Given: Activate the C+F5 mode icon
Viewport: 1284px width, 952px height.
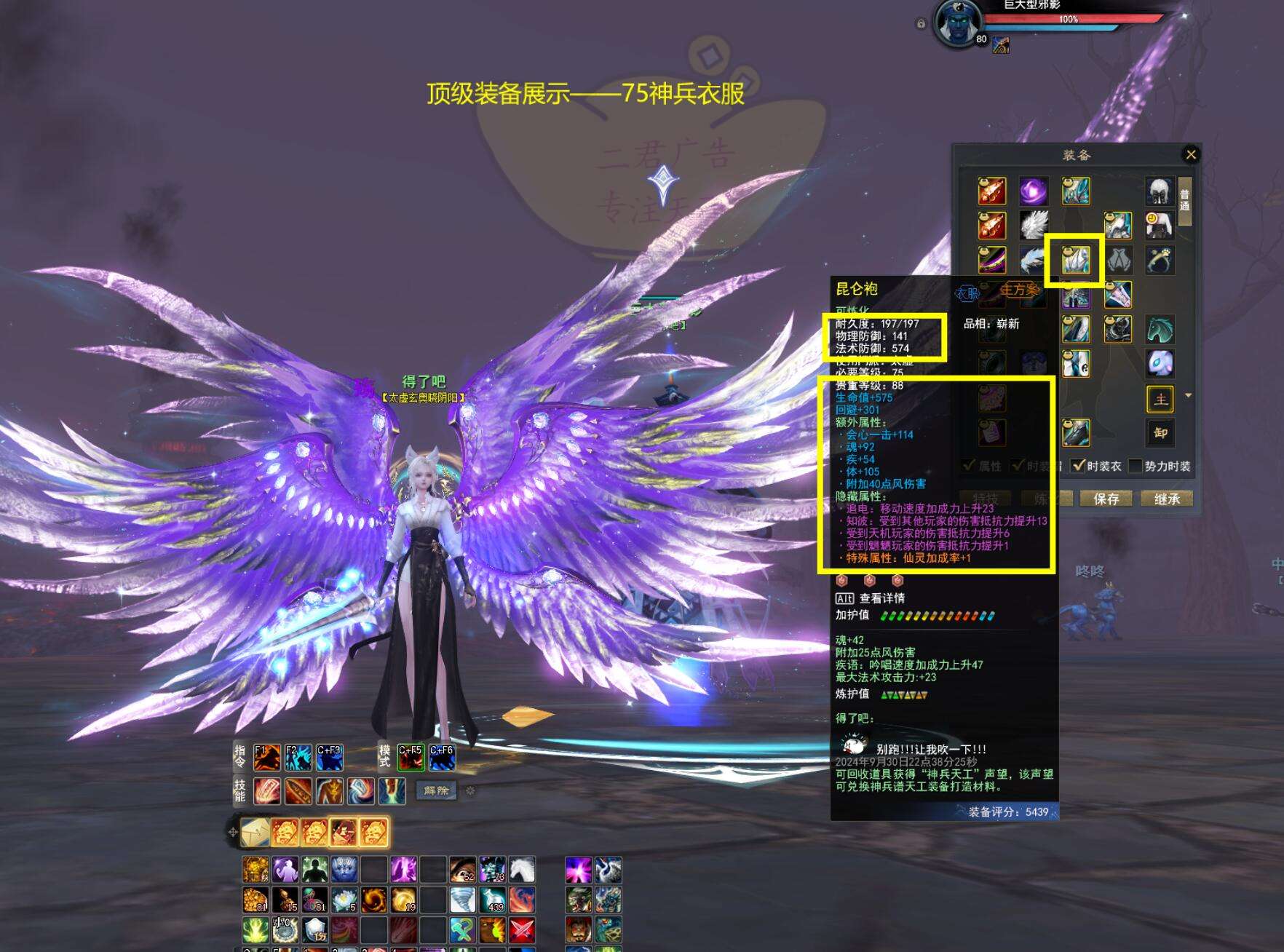Looking at the screenshot, I should [x=411, y=758].
